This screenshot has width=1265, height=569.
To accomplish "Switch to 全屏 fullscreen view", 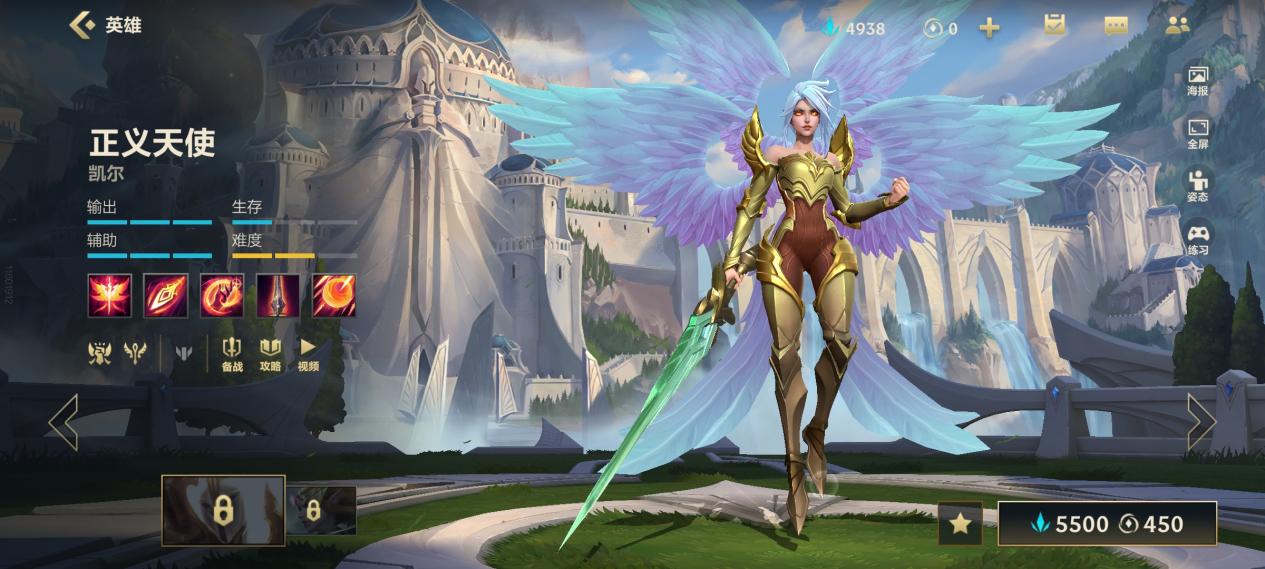I will [1198, 134].
